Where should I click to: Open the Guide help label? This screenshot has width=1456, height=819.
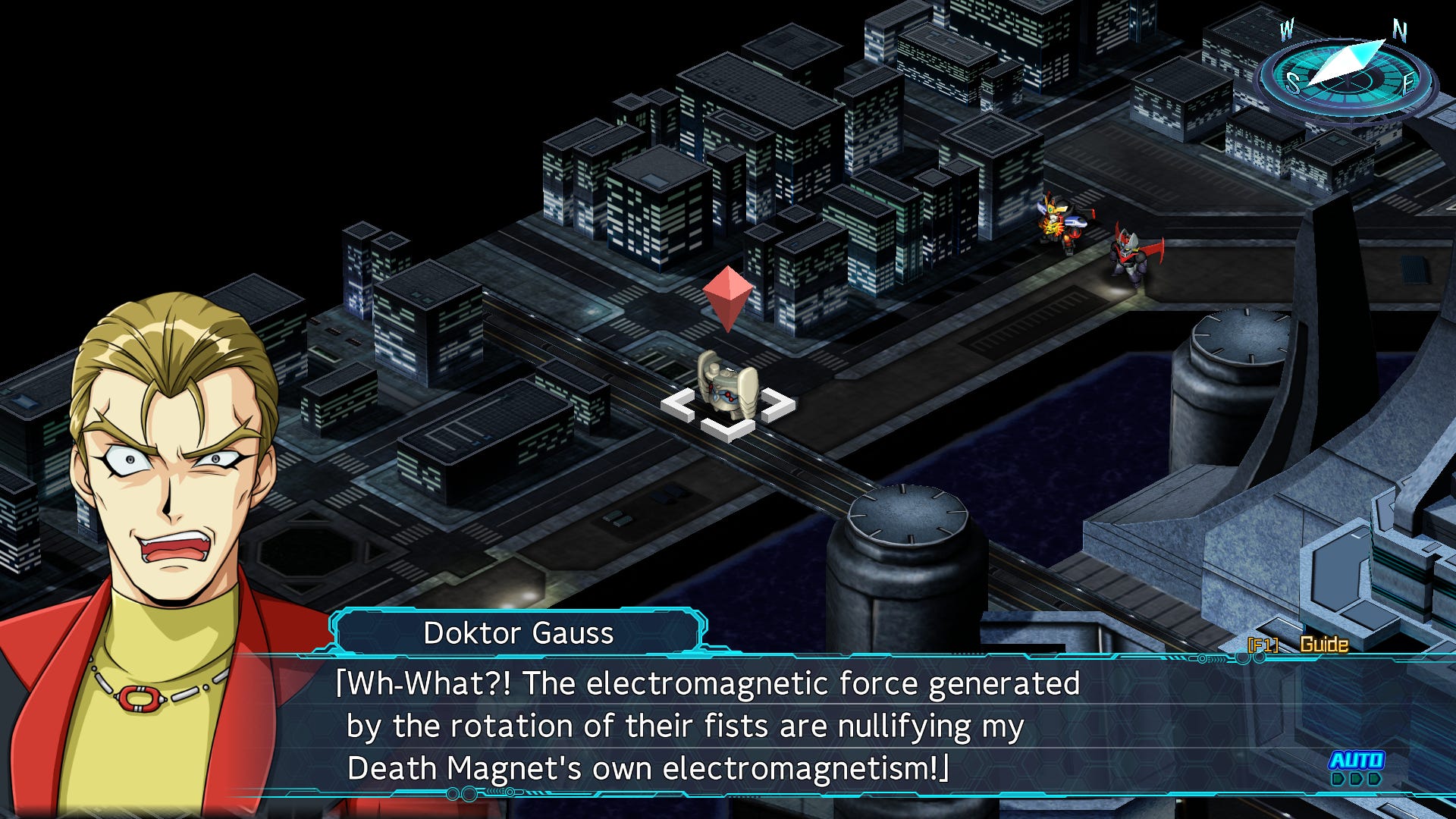pyautogui.click(x=1323, y=645)
